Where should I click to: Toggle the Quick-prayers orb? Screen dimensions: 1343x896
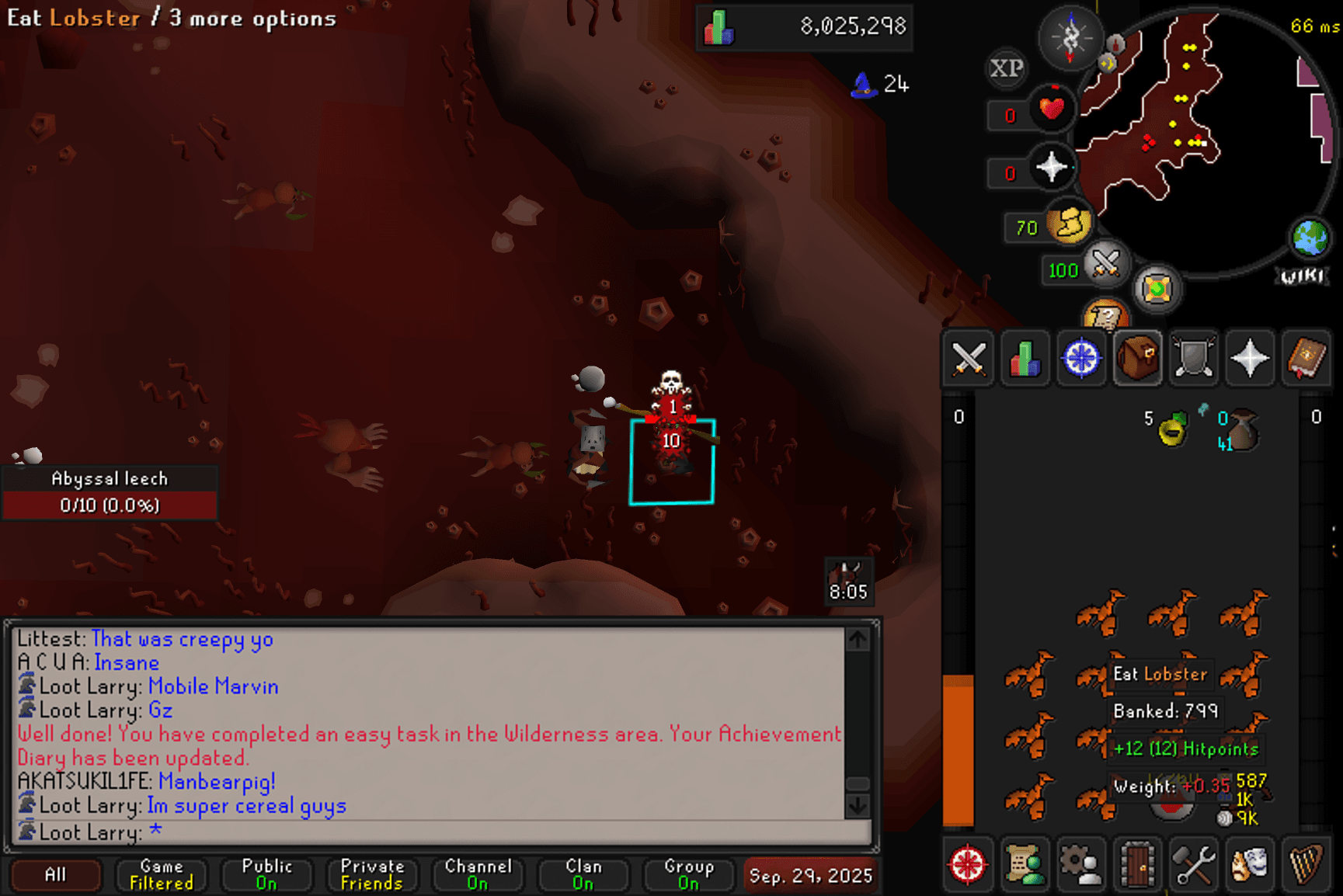(x=1052, y=167)
